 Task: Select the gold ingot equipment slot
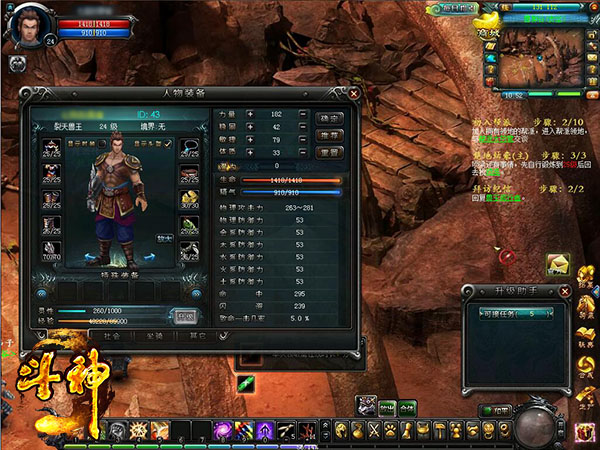pyautogui.click(x=188, y=200)
